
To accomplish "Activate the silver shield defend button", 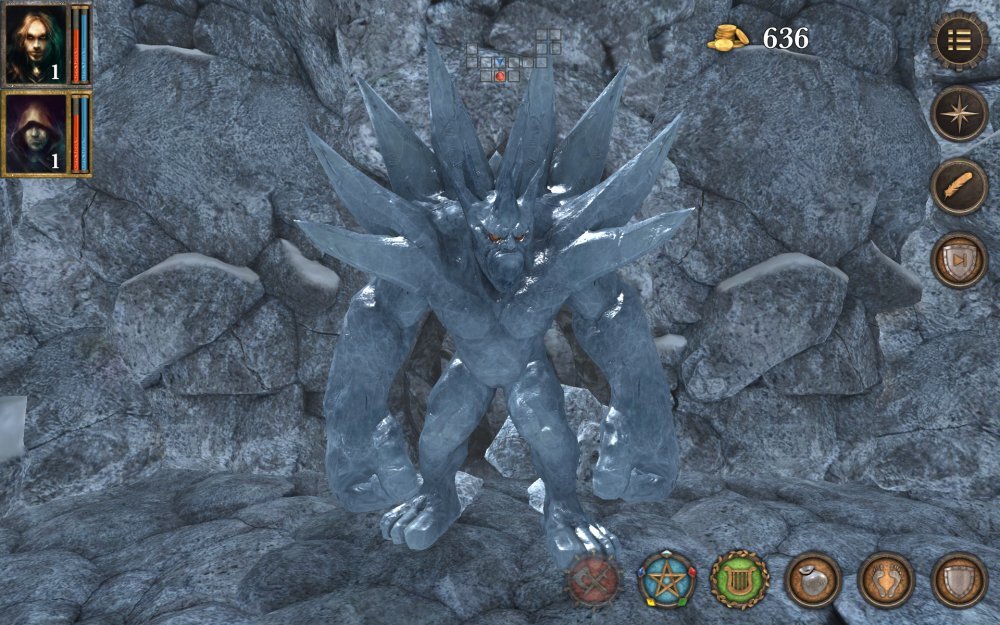I will (x=959, y=579).
